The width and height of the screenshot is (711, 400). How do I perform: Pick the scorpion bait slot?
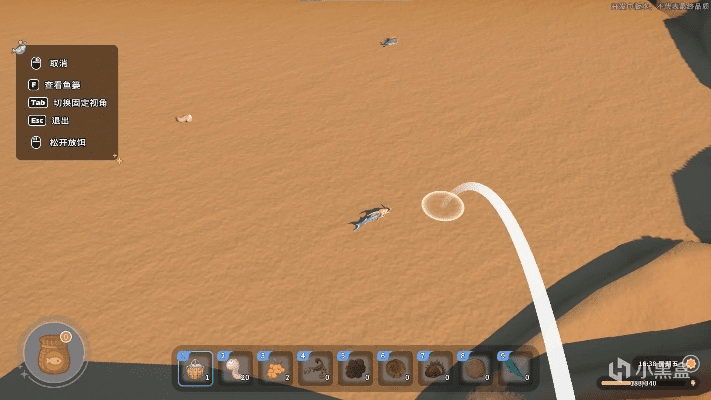pyautogui.click(x=313, y=369)
